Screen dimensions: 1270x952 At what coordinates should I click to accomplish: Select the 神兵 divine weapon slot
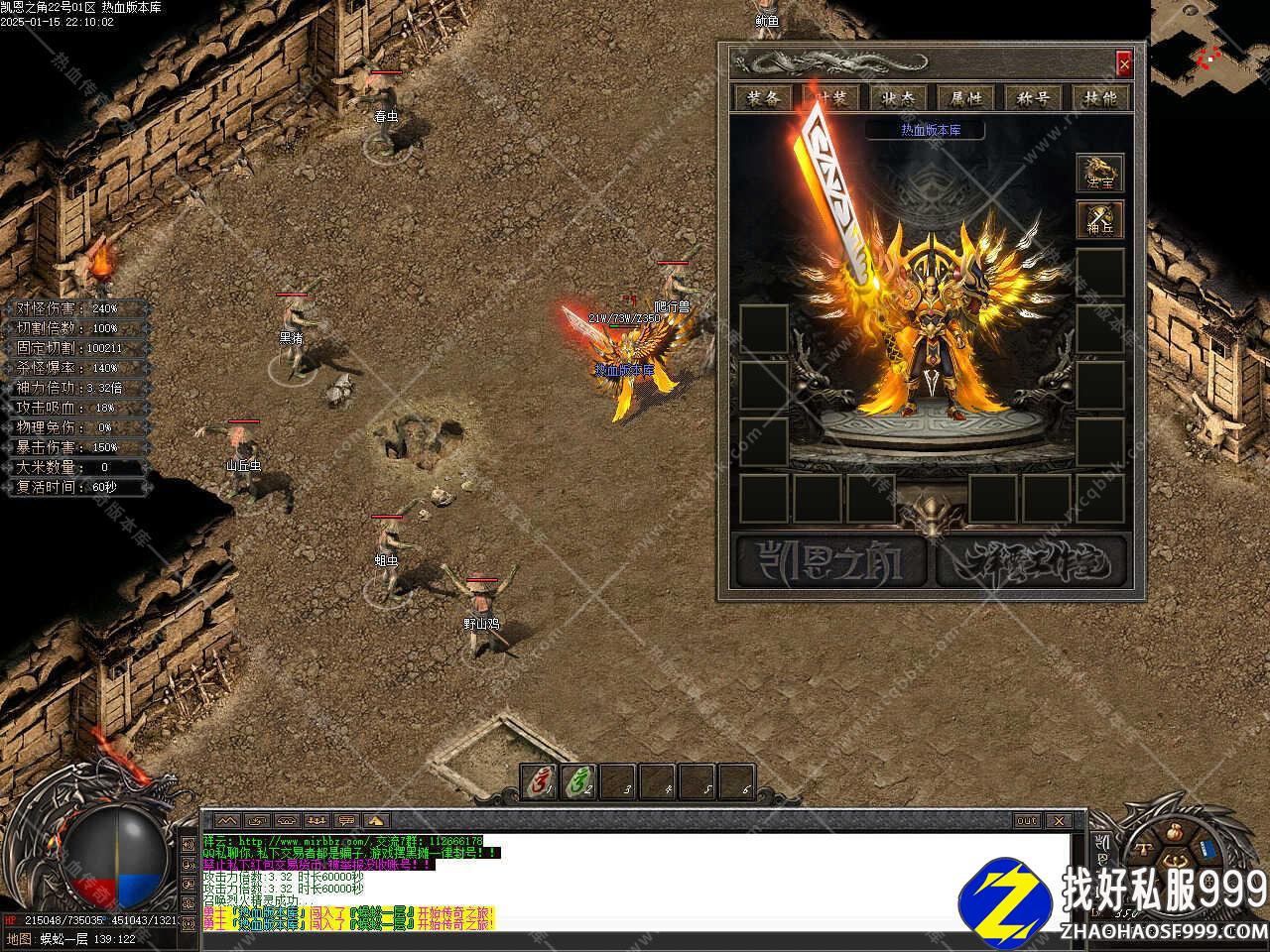pyautogui.click(x=1100, y=219)
